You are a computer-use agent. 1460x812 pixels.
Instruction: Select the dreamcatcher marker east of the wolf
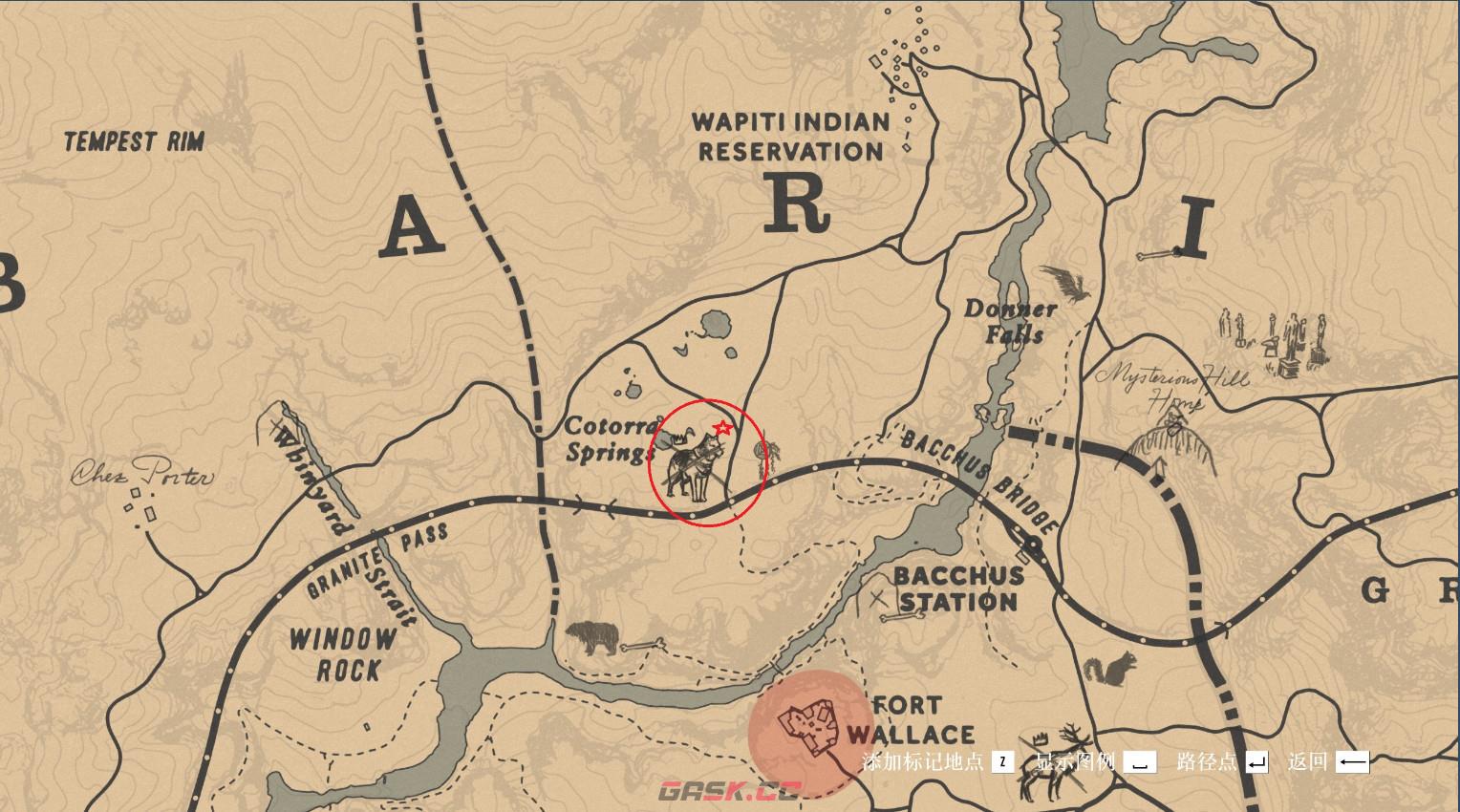click(762, 456)
